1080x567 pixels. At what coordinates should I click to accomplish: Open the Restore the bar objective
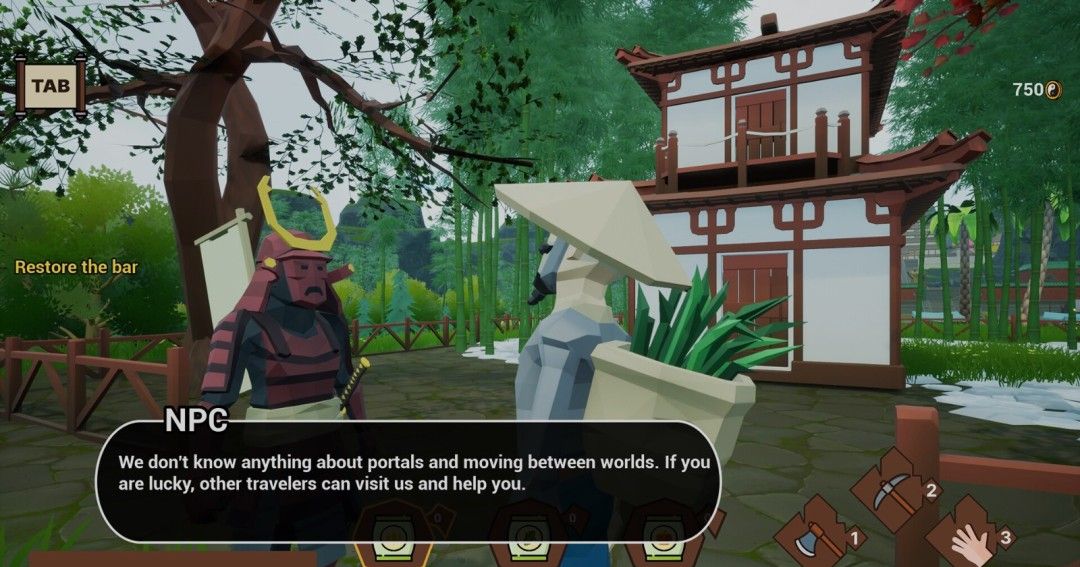[x=76, y=267]
